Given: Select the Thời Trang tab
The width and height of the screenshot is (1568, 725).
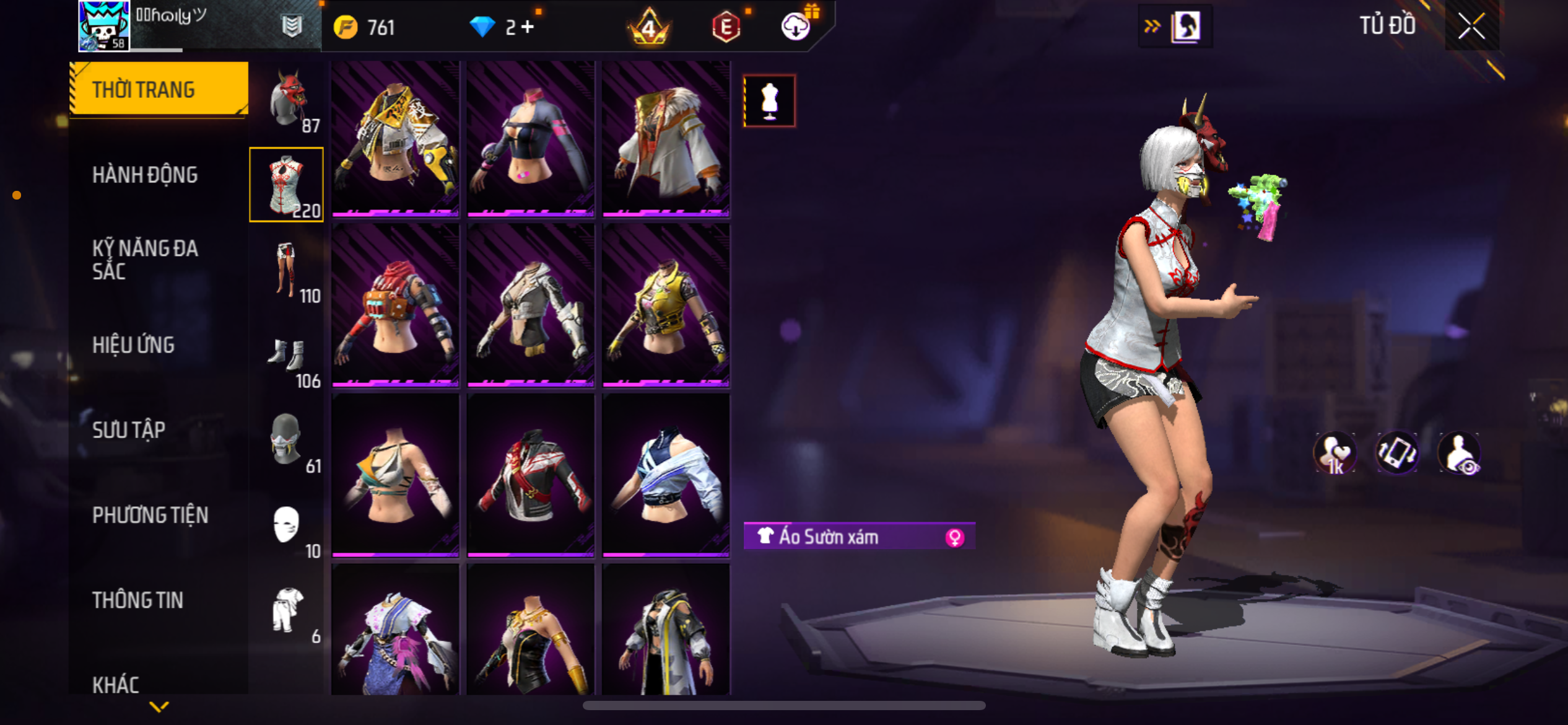Looking at the screenshot, I should [159, 89].
